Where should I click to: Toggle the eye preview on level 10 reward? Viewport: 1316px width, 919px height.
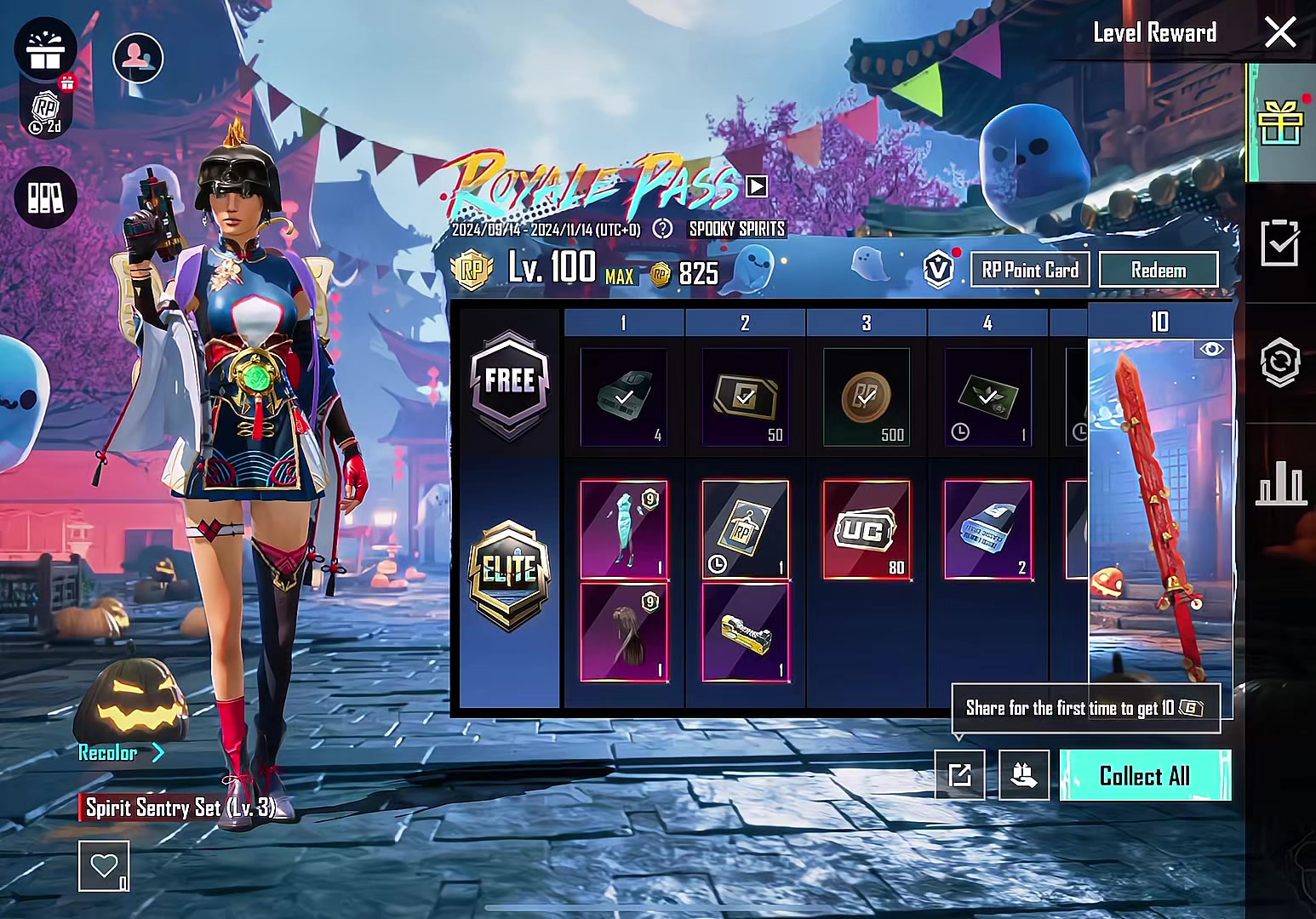[x=1211, y=349]
